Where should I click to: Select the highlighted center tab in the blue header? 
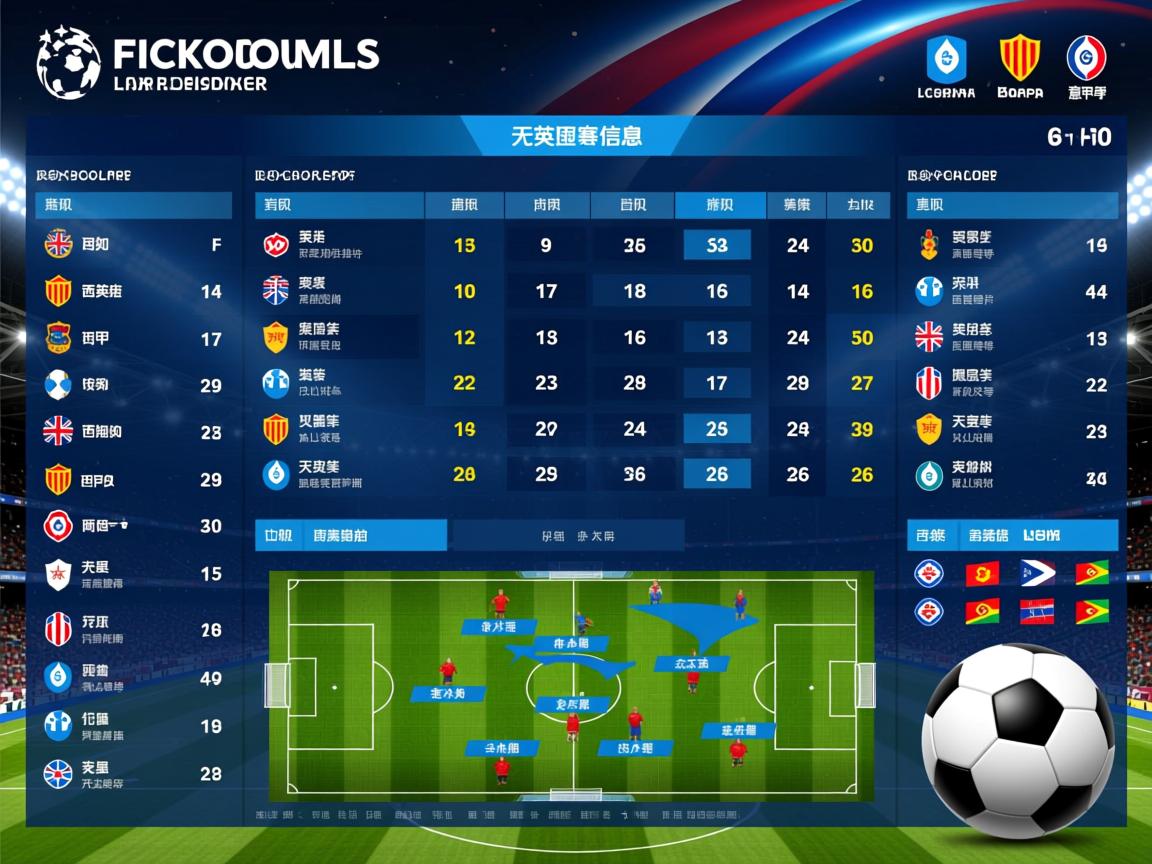(576, 136)
